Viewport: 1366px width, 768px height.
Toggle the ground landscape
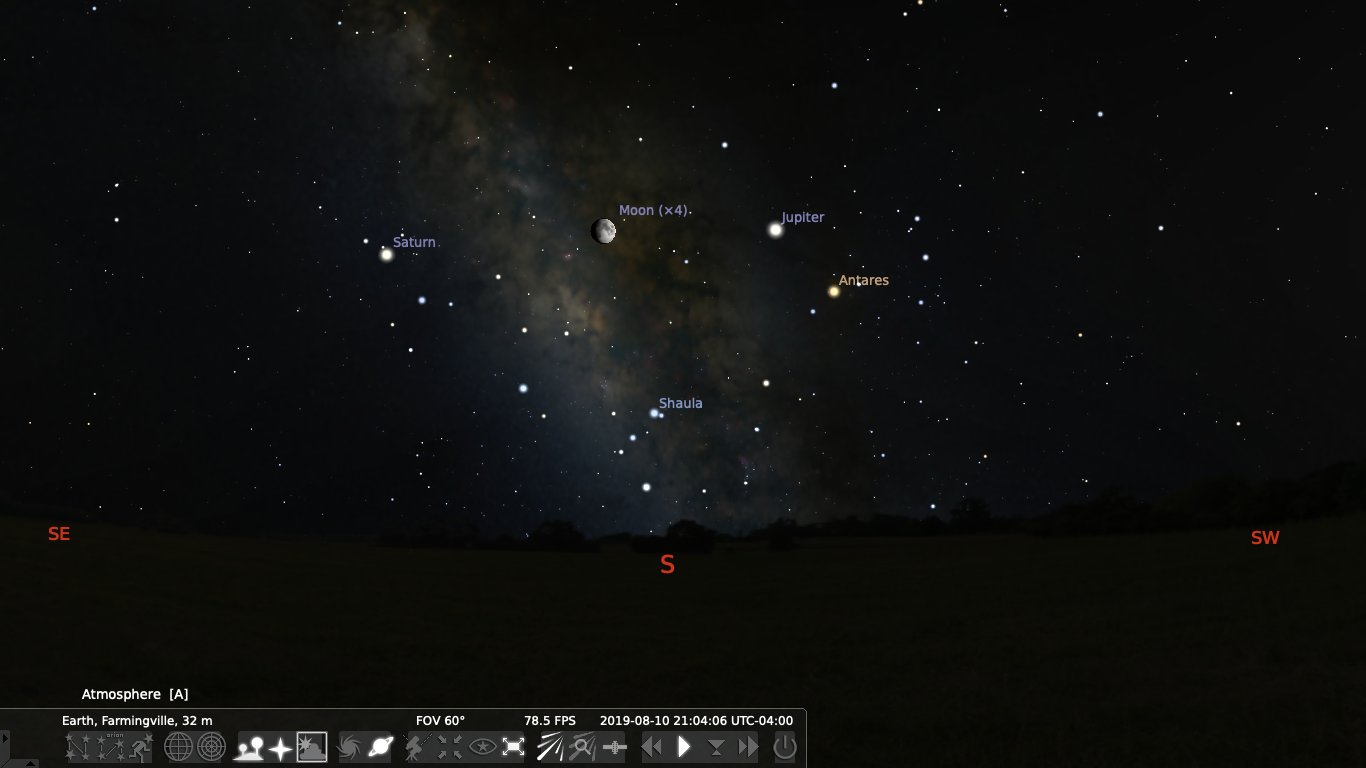248,747
